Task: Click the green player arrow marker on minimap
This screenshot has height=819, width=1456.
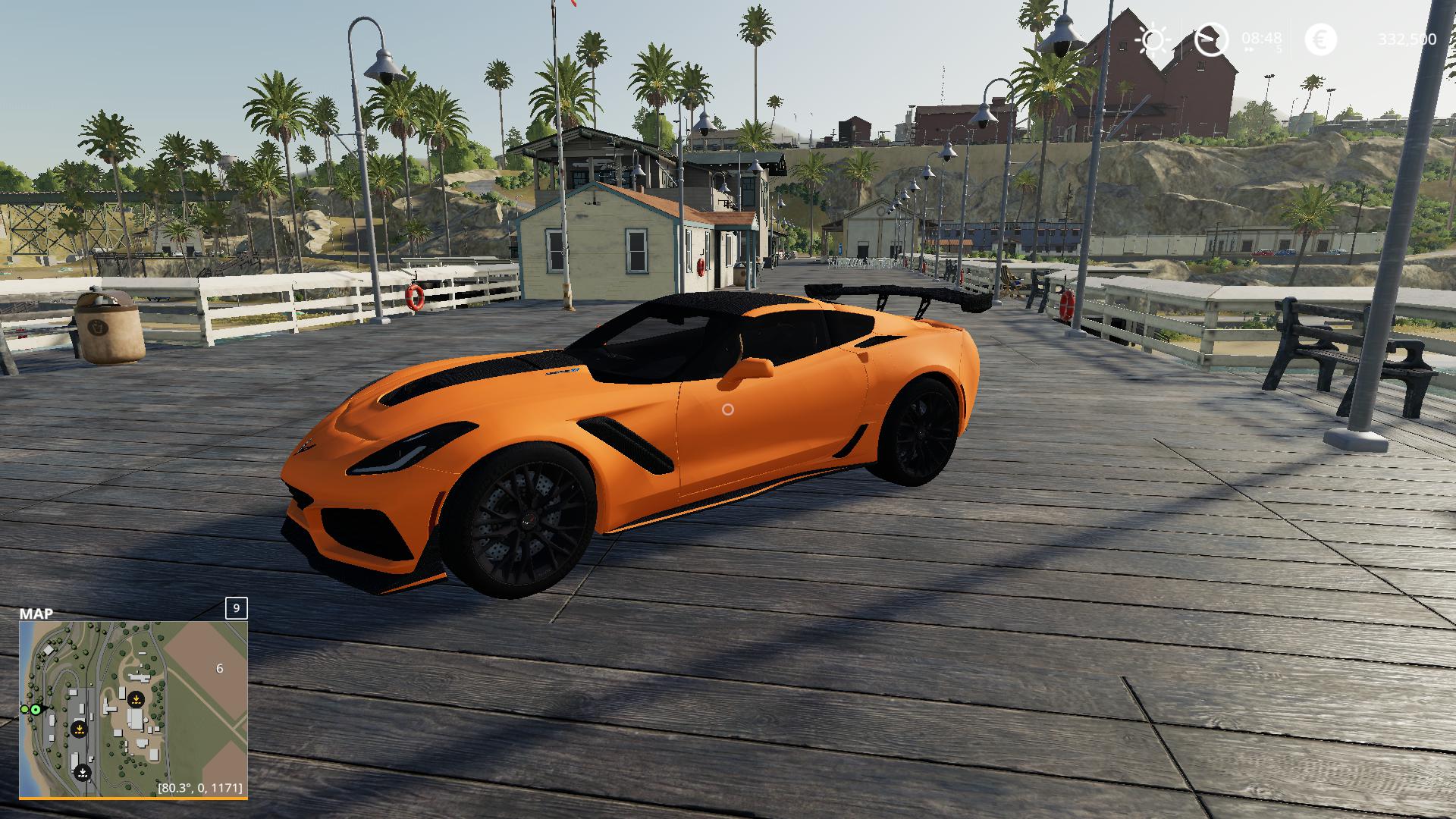Action: tap(36, 709)
